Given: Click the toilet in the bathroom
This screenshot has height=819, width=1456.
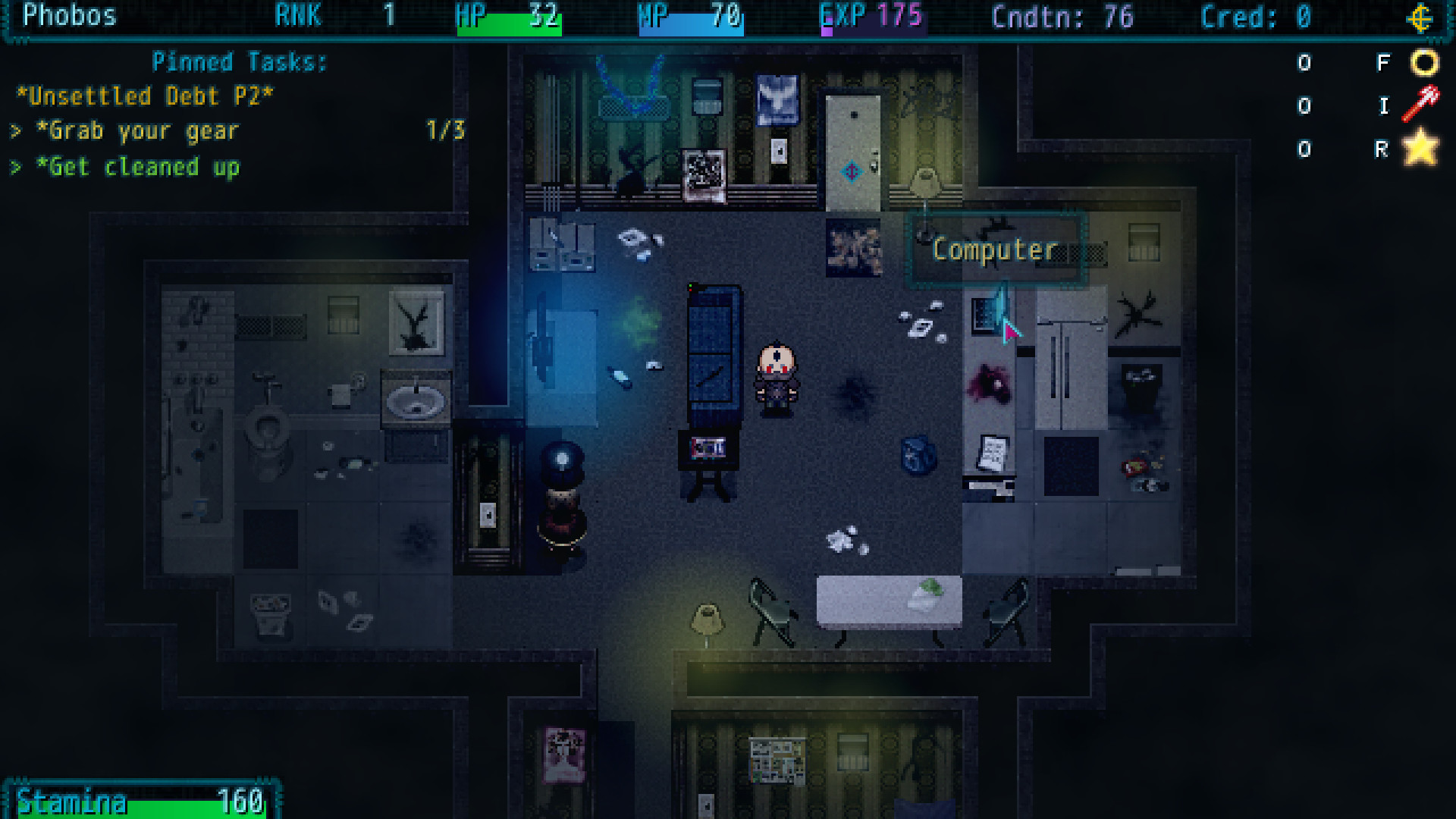Looking at the screenshot, I should 267,426.
